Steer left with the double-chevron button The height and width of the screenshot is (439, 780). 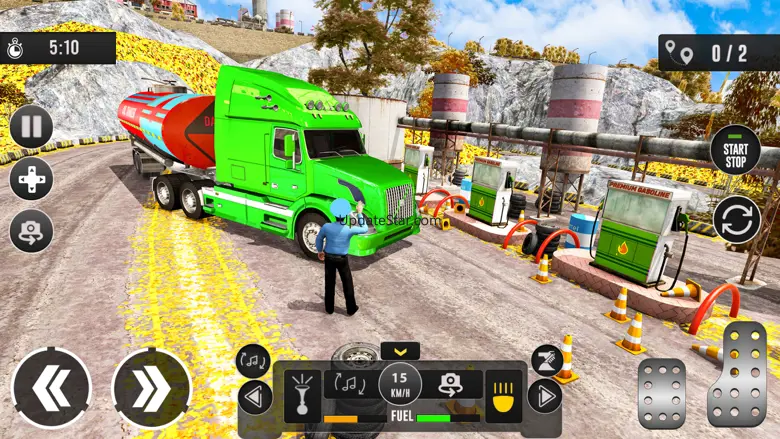51,388
